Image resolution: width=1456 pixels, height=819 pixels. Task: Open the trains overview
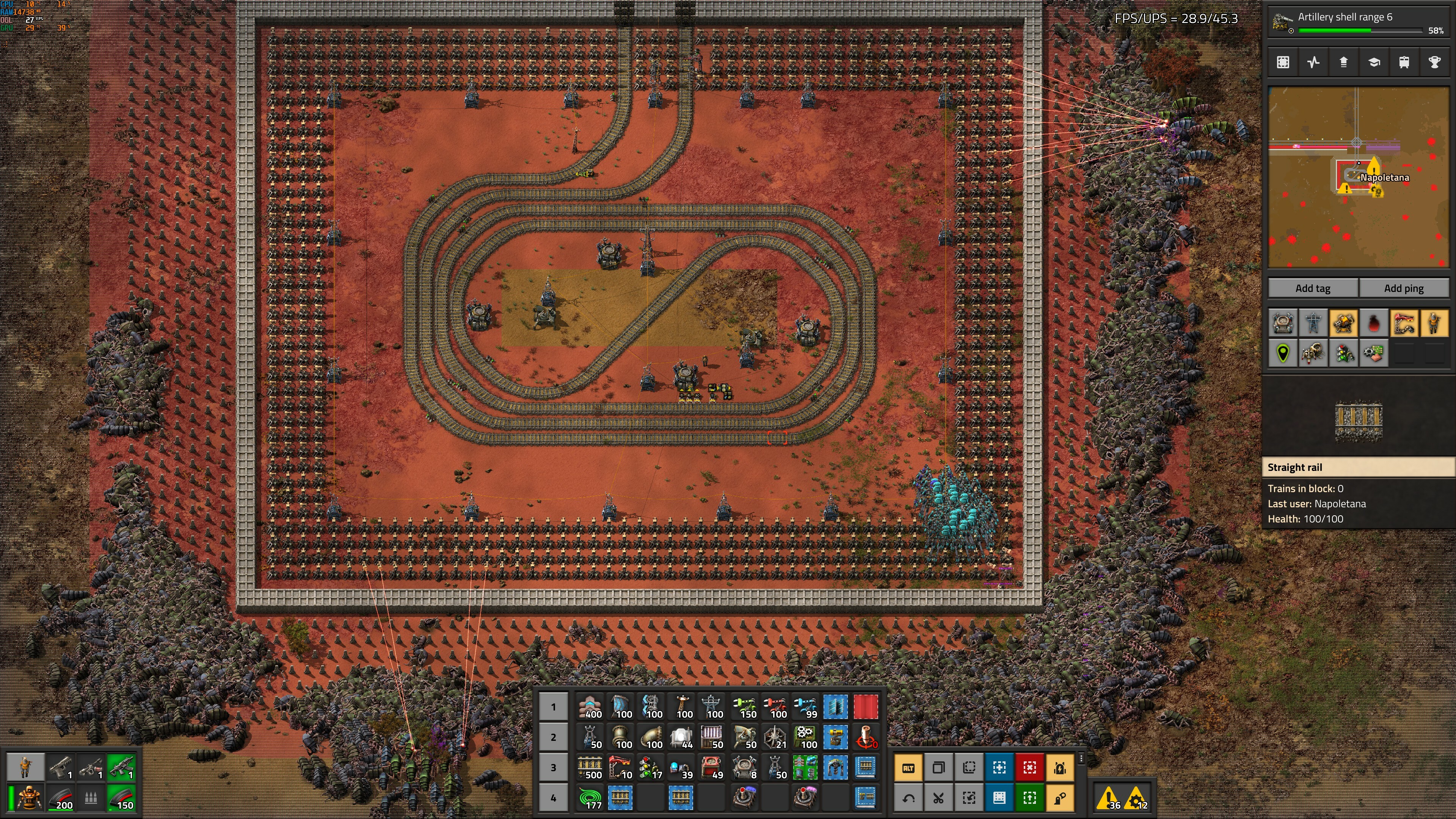(1404, 62)
